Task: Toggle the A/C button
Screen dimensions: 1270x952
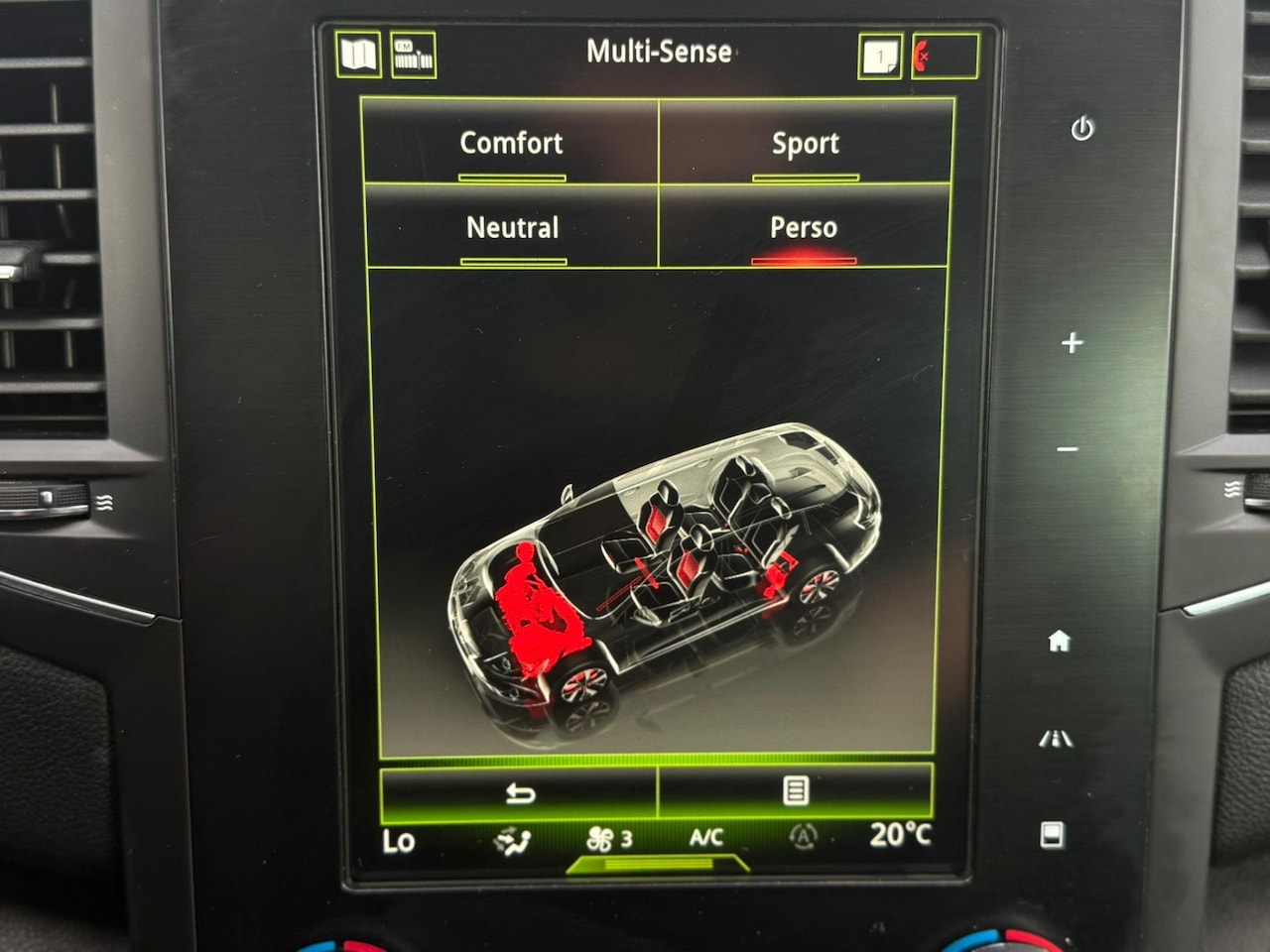Action: click(x=705, y=838)
